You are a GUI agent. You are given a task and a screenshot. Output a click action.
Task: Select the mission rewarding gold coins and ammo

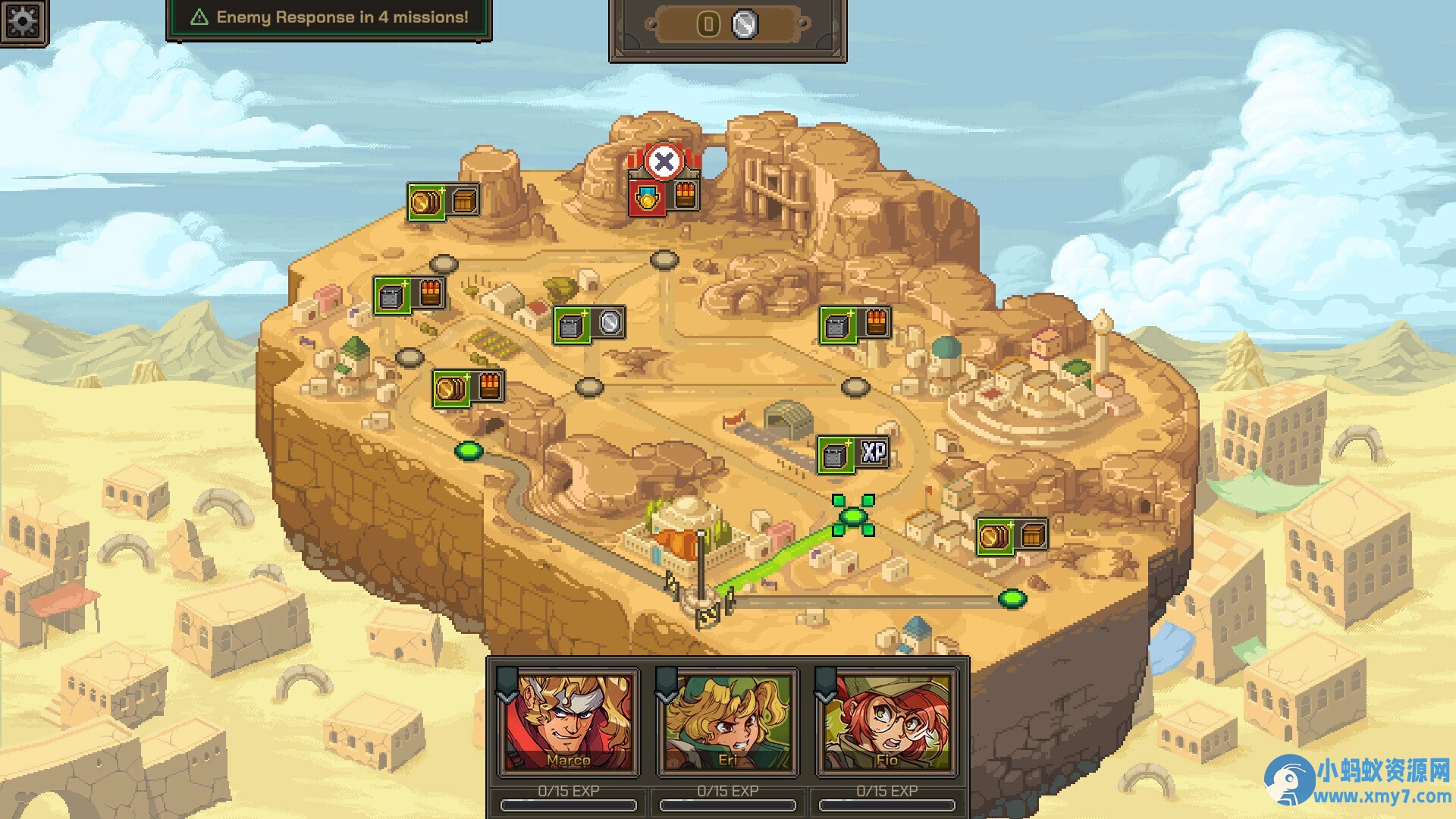tap(468, 389)
